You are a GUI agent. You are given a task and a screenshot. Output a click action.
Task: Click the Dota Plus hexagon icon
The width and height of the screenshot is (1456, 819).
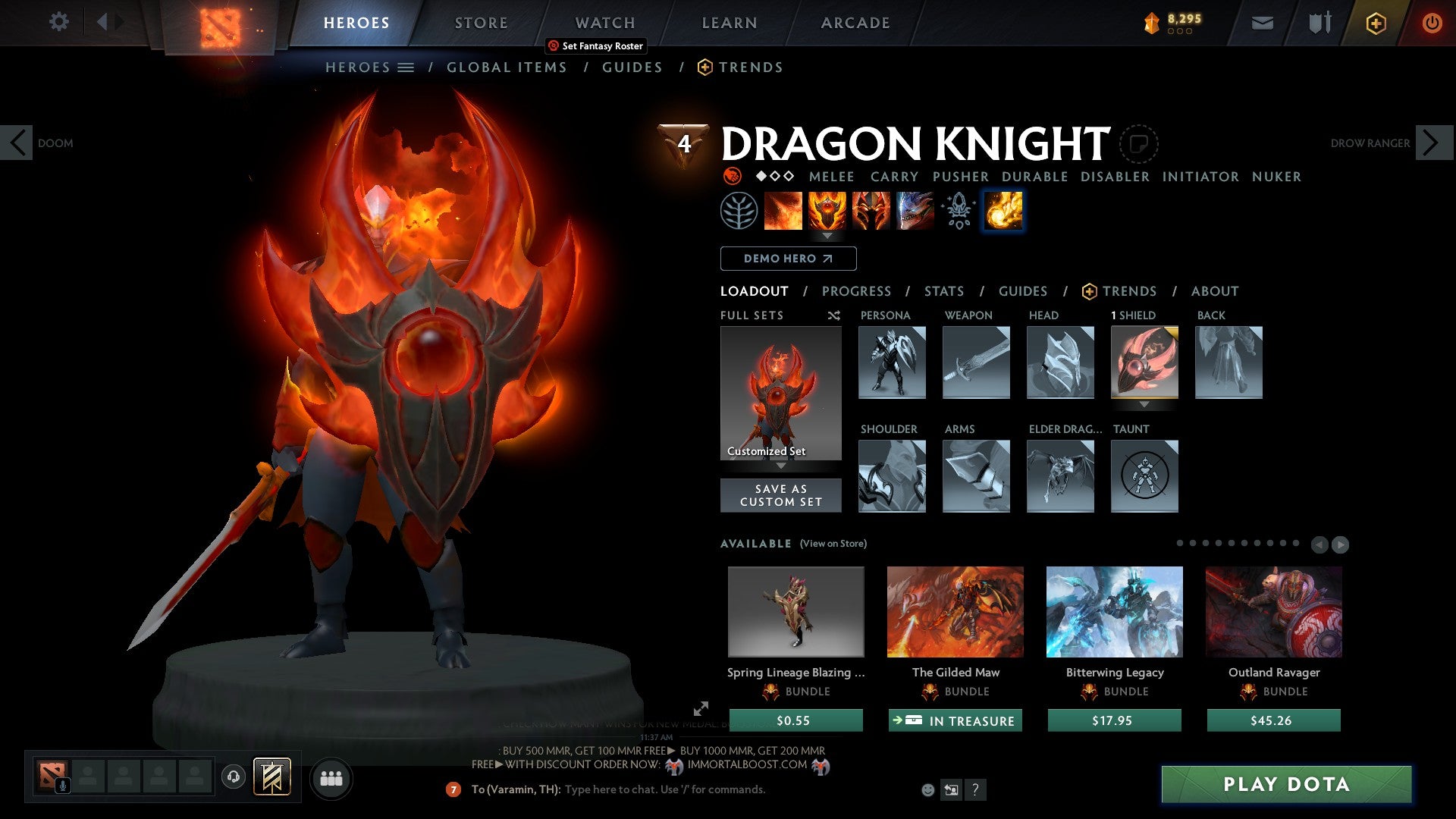point(1376,23)
